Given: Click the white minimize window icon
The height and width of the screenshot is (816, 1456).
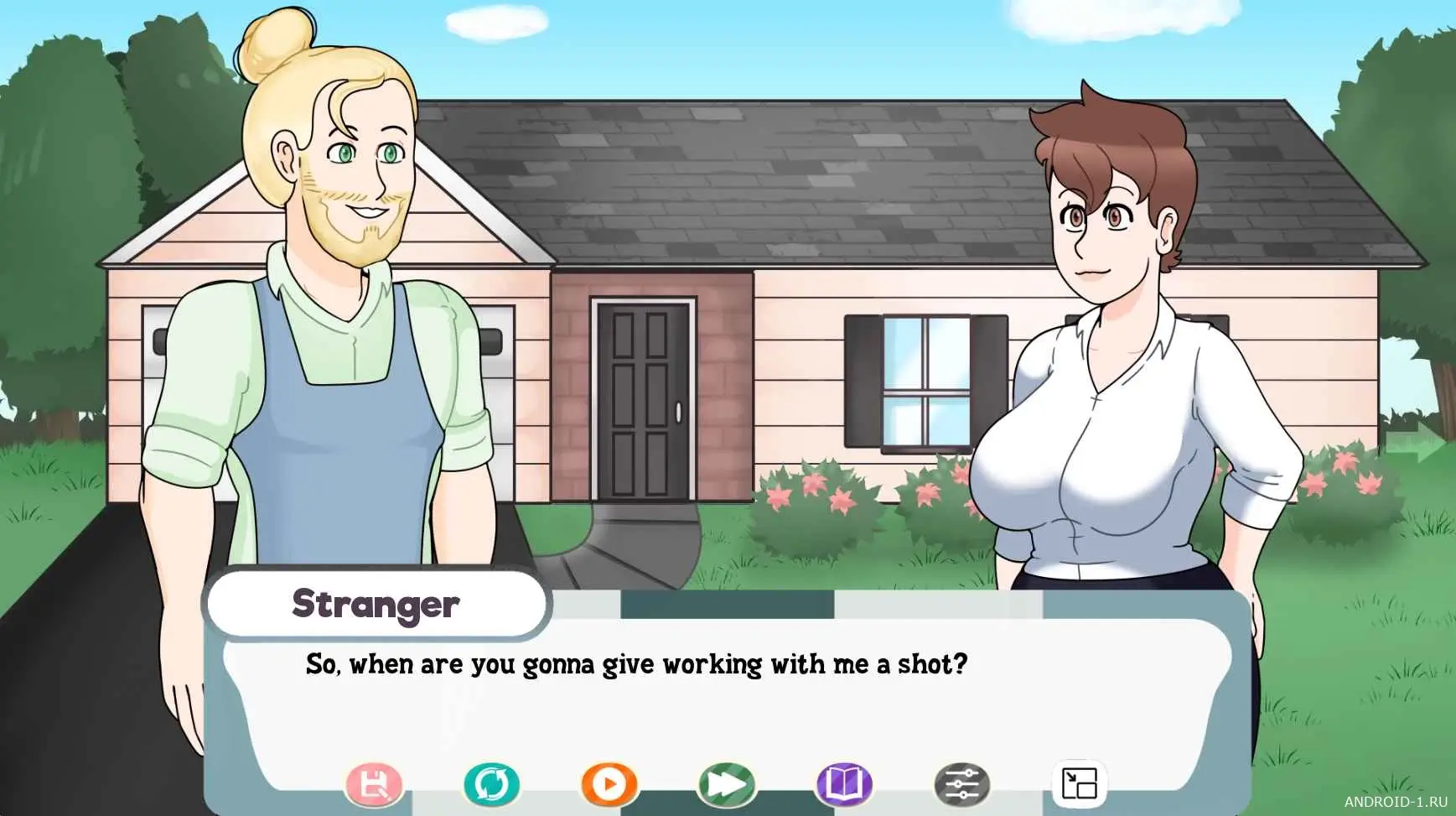Looking at the screenshot, I should click(1079, 785).
